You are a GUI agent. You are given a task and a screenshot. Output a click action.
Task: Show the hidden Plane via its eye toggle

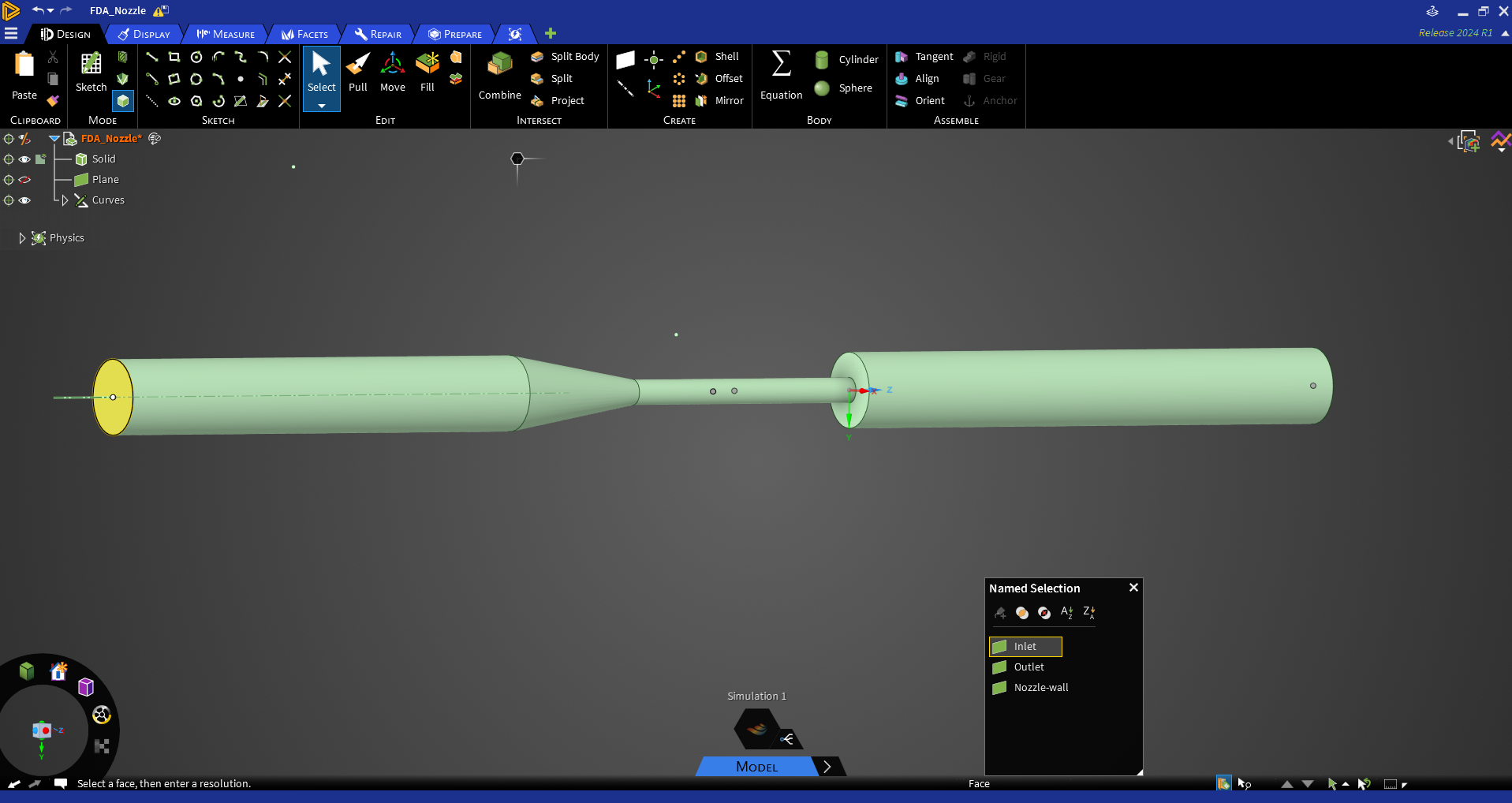pos(24,179)
